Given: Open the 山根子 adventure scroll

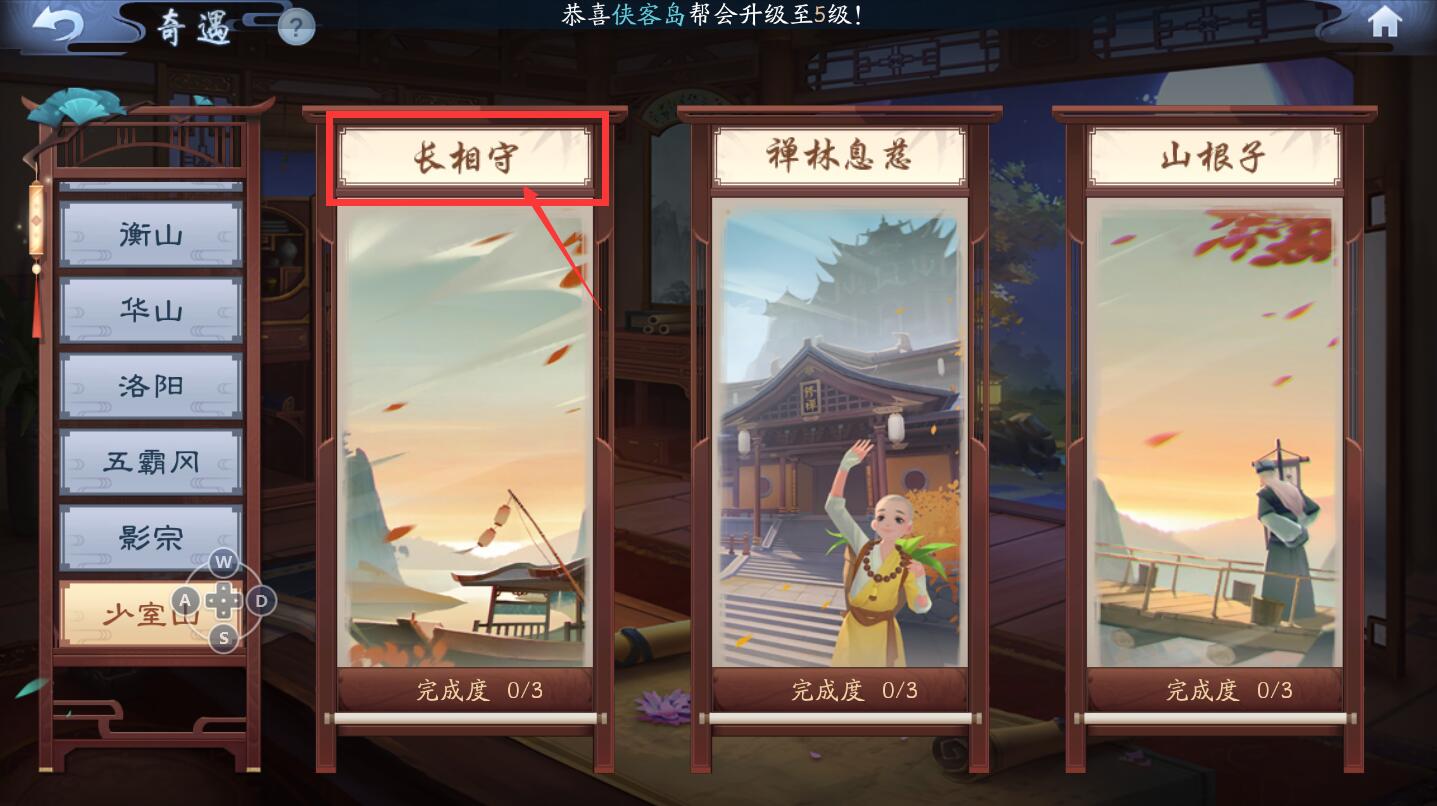Looking at the screenshot, I should pyautogui.click(x=1213, y=155).
